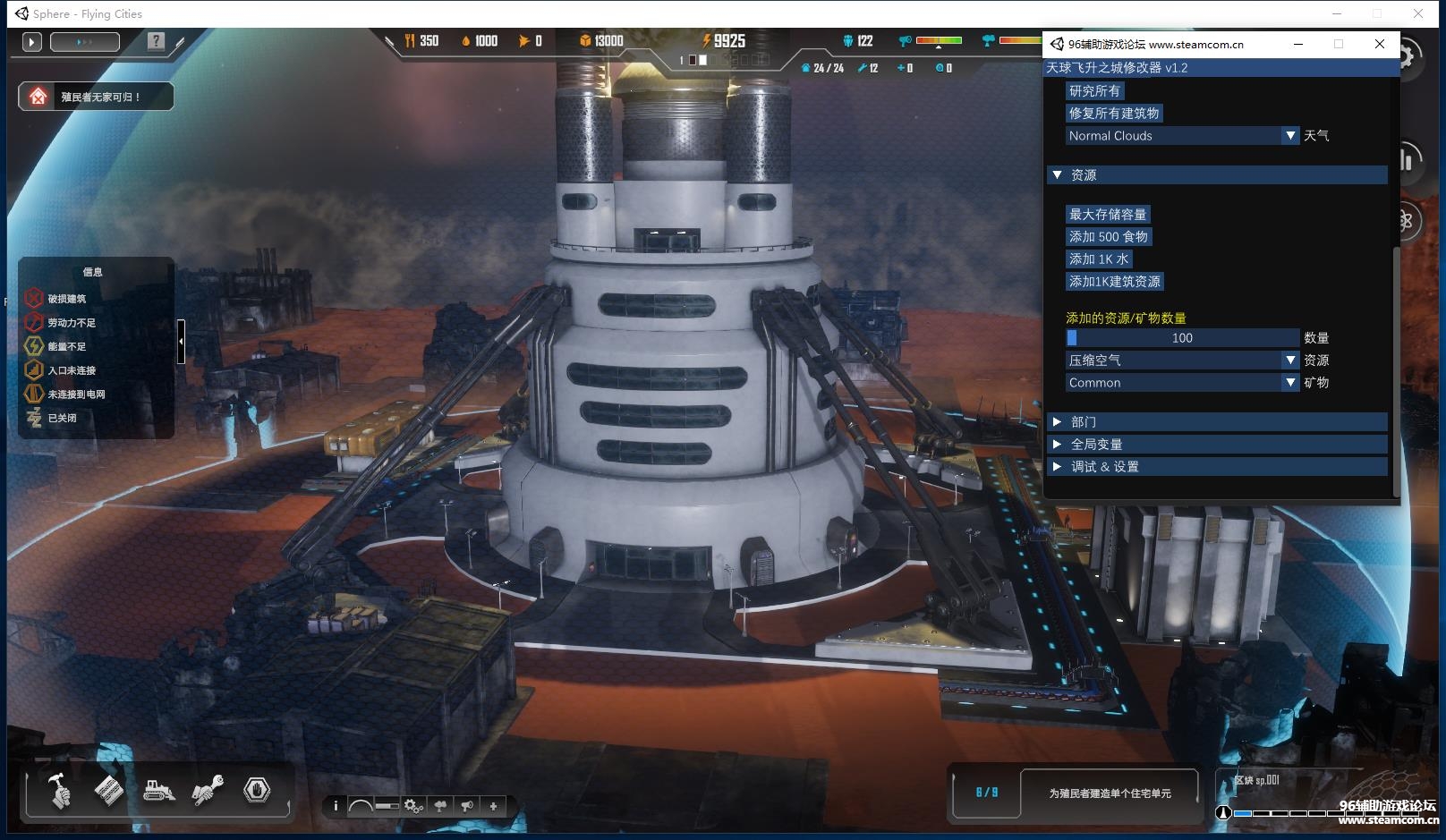Viewport: 1446px width, 840px height.
Task: Open the 压缩空气 resource dropdown
Action: click(1181, 361)
